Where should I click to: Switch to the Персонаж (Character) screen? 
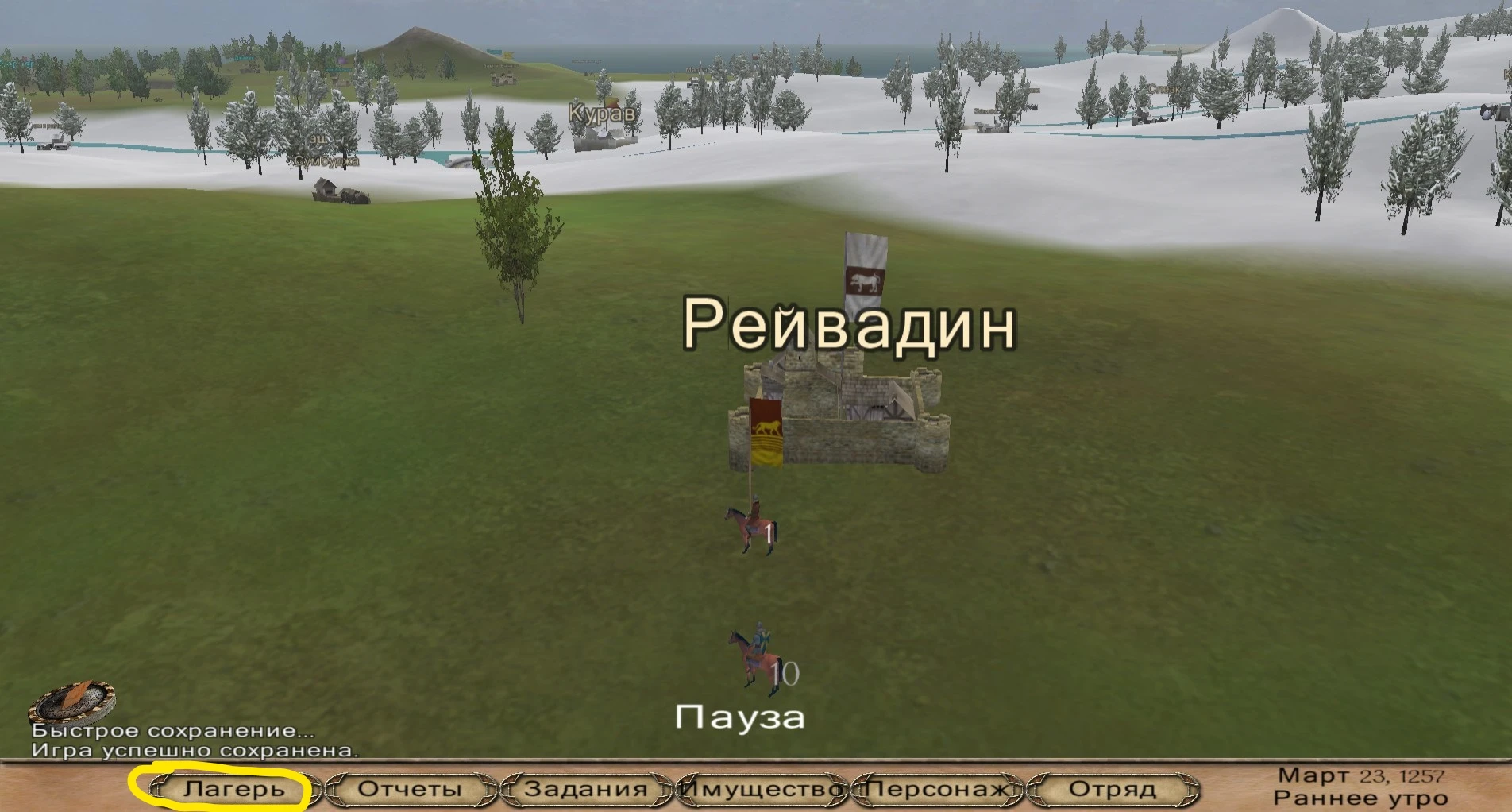point(935,789)
